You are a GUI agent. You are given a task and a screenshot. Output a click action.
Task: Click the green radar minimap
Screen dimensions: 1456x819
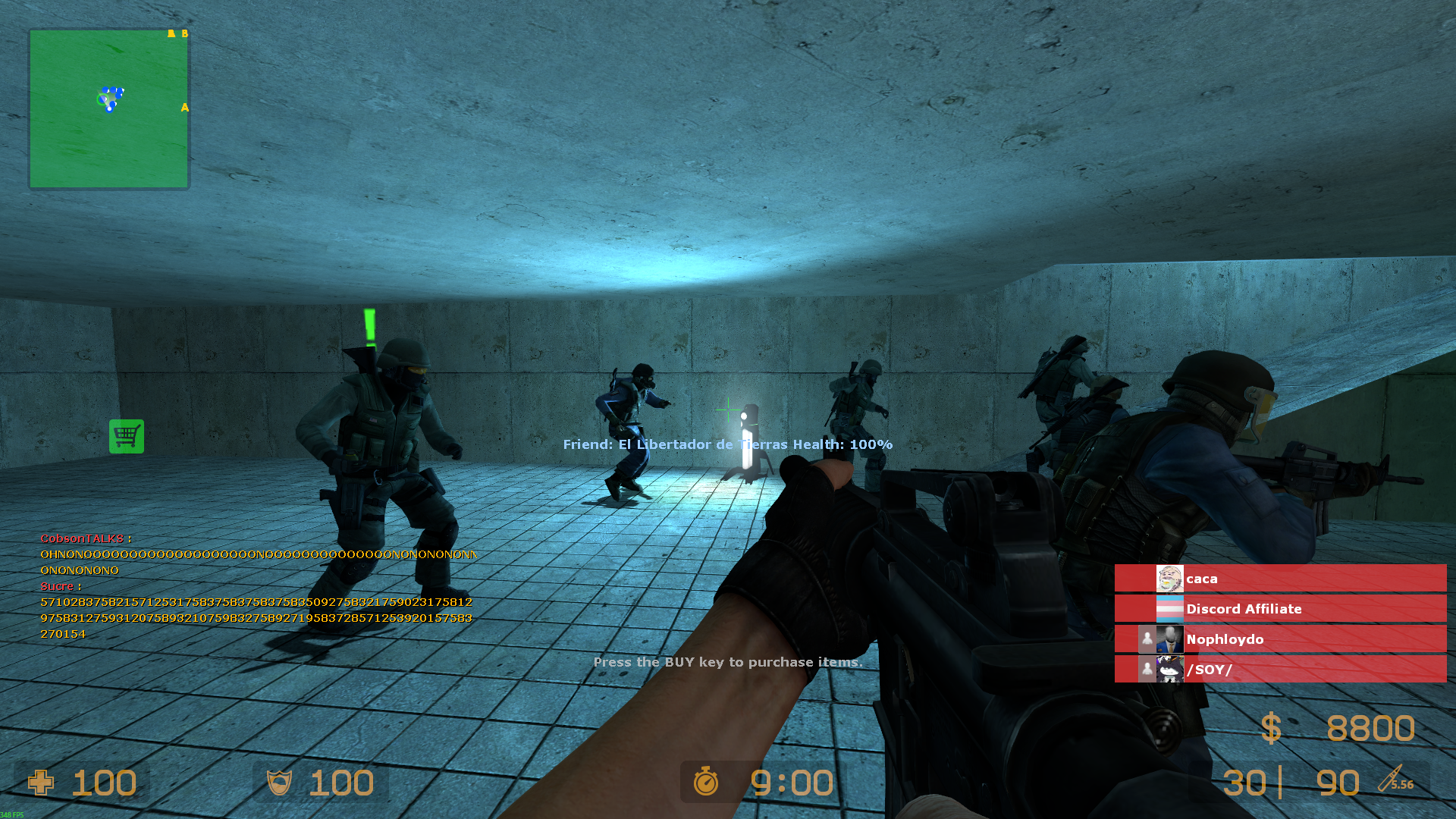point(108,108)
